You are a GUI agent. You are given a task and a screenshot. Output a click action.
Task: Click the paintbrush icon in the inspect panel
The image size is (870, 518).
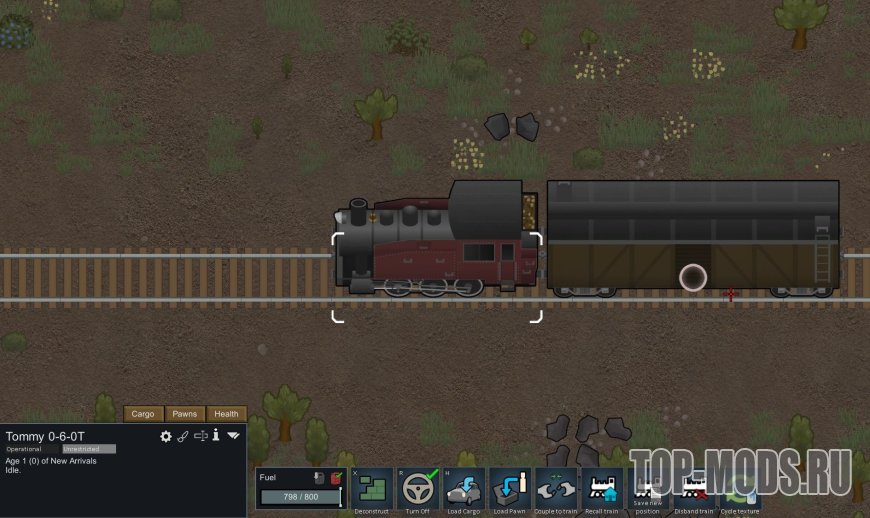pyautogui.click(x=183, y=436)
